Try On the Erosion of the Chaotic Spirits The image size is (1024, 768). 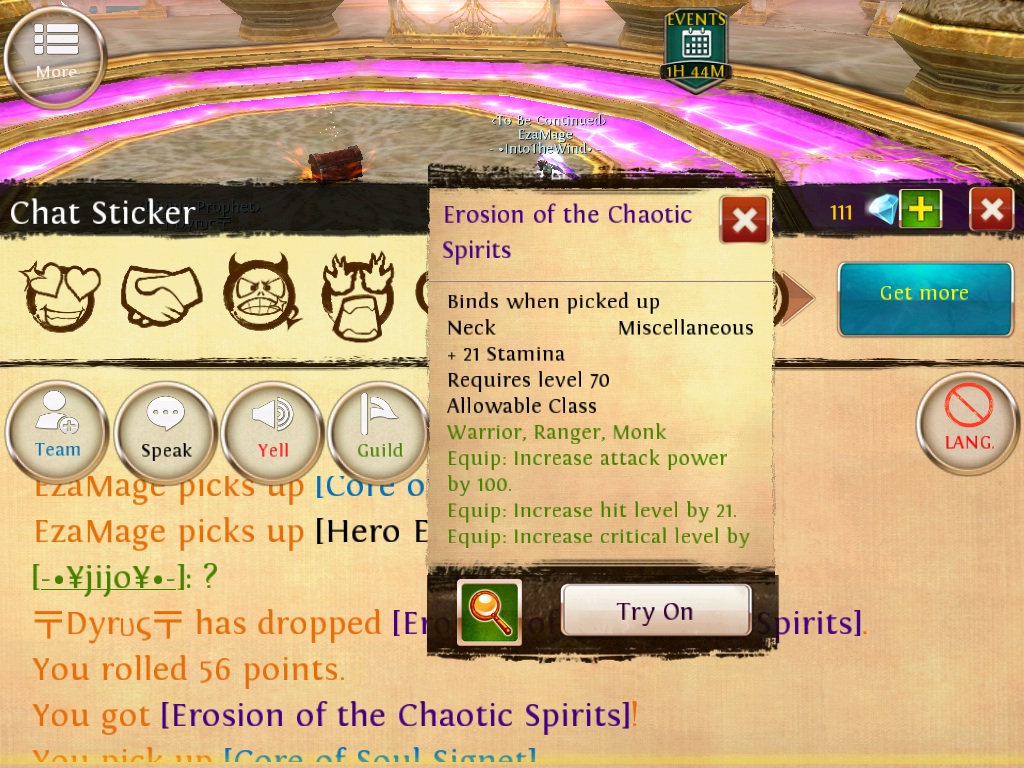(655, 611)
